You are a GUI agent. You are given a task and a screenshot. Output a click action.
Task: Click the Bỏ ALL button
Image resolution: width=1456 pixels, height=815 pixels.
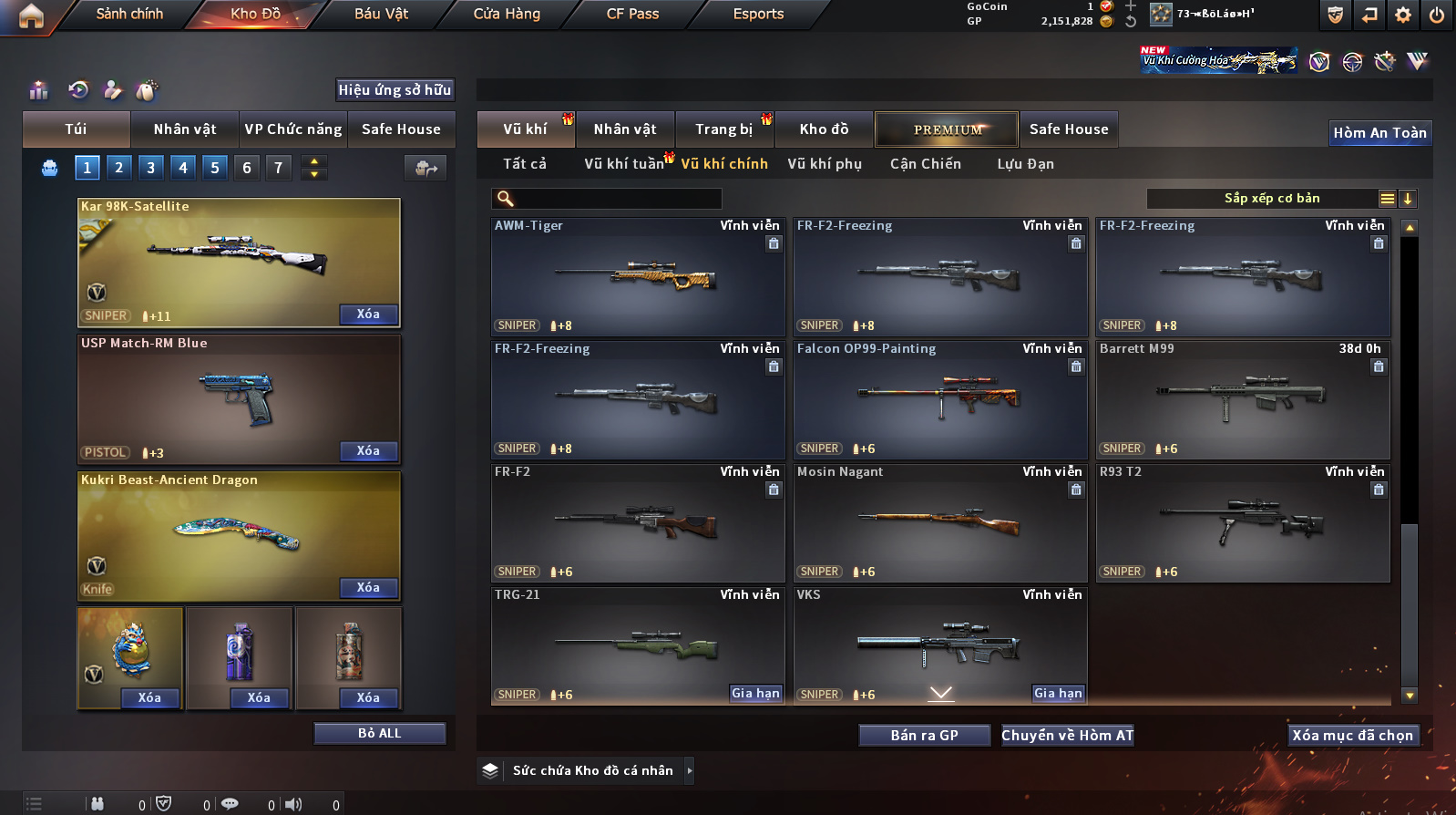[379, 734]
